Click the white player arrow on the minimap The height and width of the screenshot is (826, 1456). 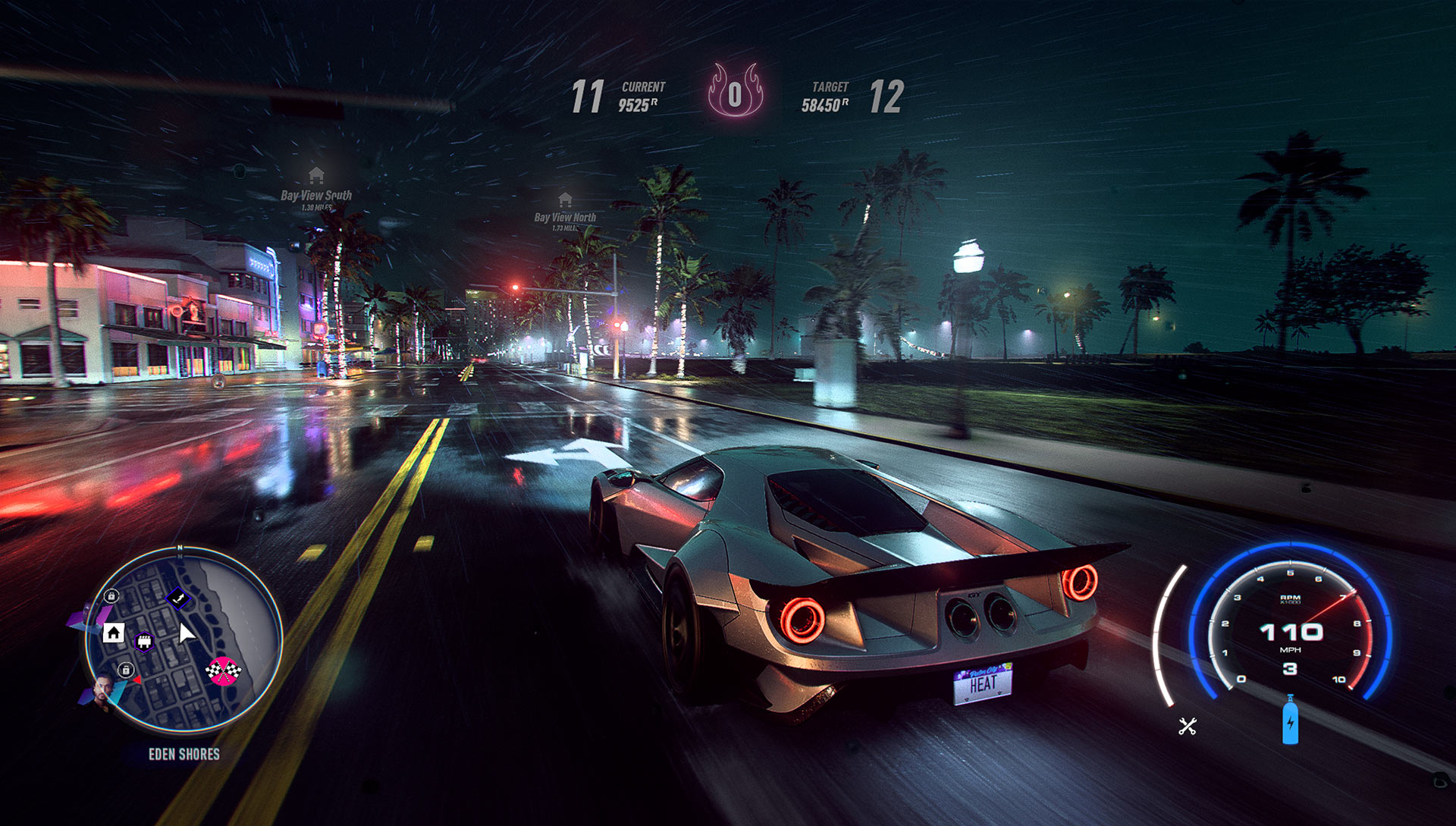[185, 633]
